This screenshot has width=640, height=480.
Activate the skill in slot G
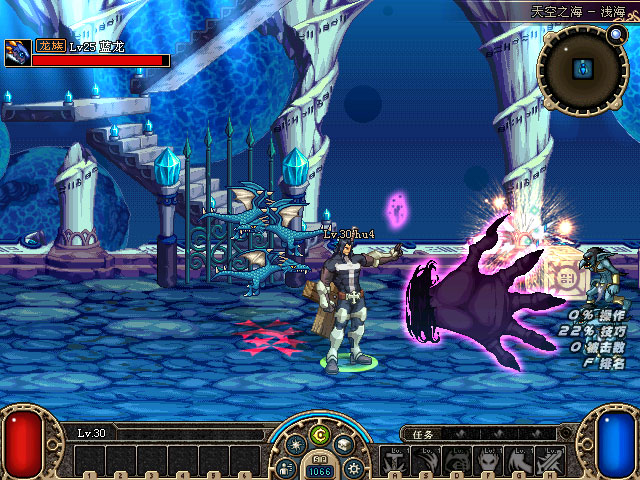(x=518, y=461)
